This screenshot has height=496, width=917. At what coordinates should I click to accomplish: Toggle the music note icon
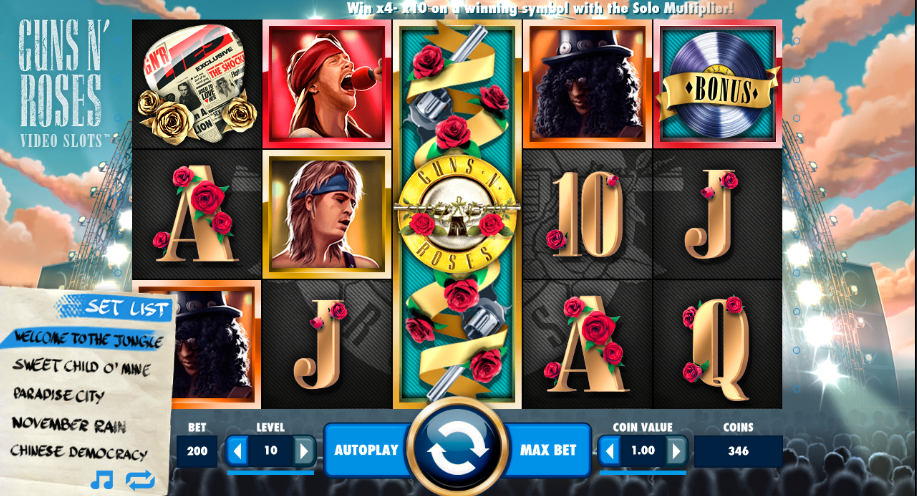click(x=101, y=481)
